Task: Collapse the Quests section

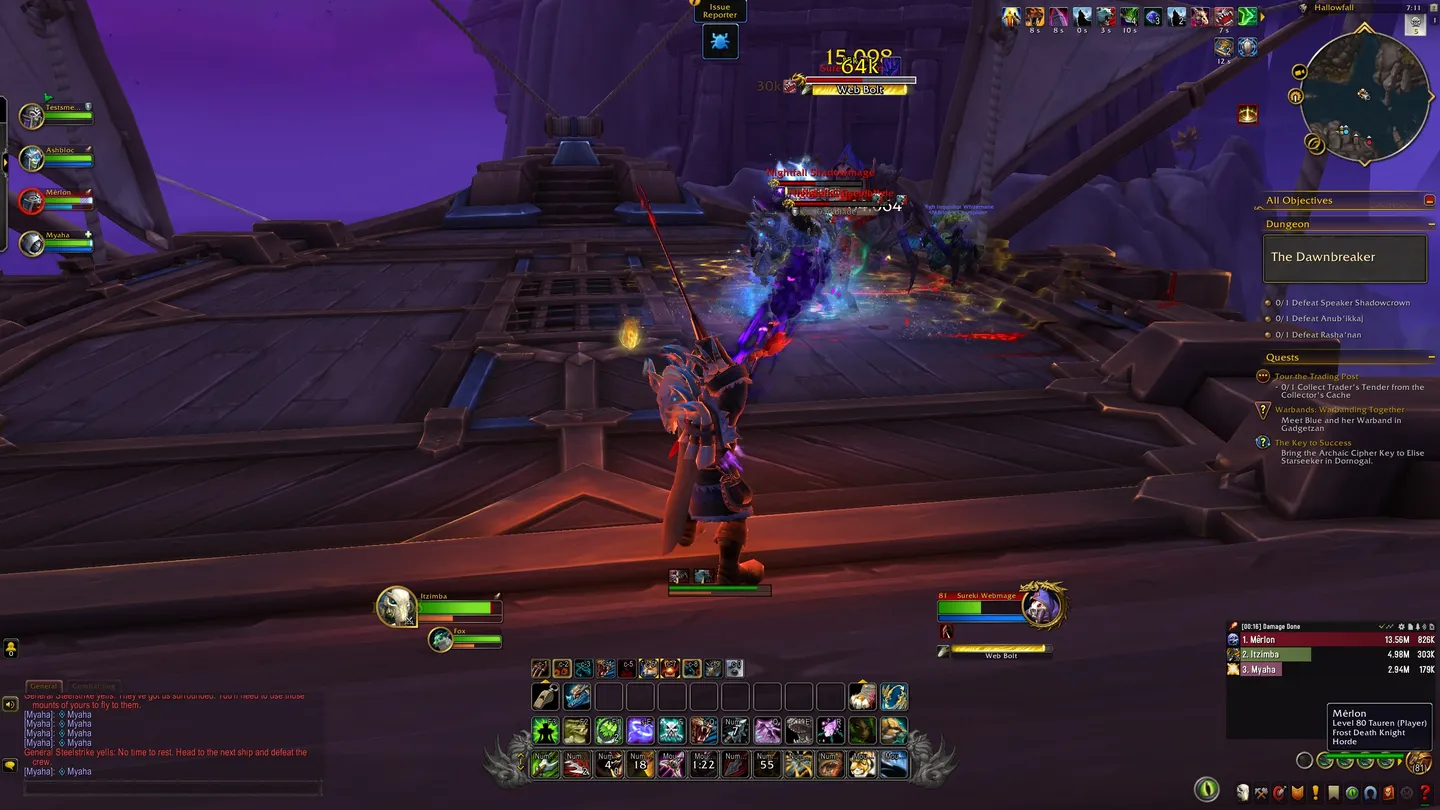Action: pyautogui.click(x=1432, y=356)
